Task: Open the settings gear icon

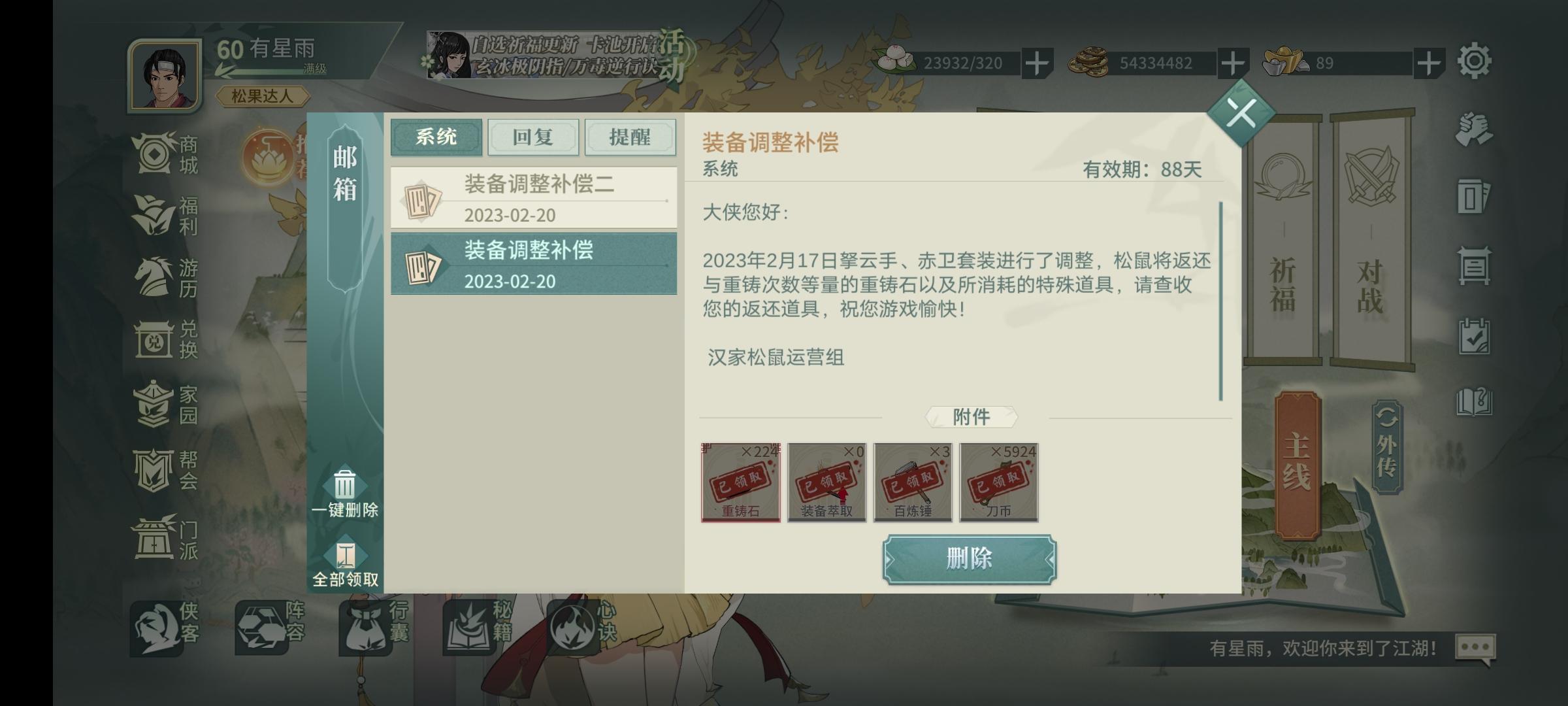Action: pos(1475,60)
